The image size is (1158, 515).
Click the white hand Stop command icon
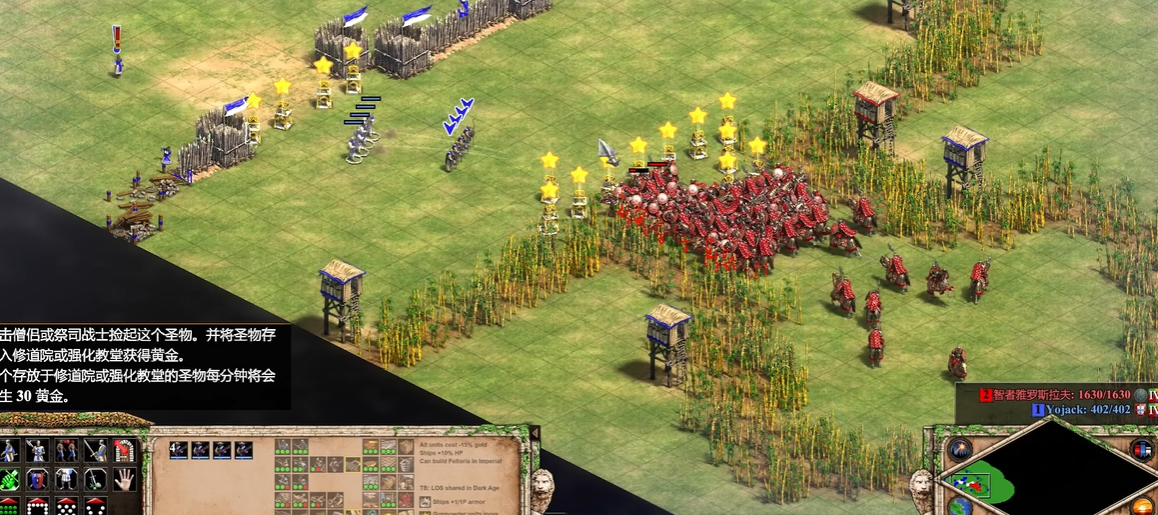coord(124,479)
